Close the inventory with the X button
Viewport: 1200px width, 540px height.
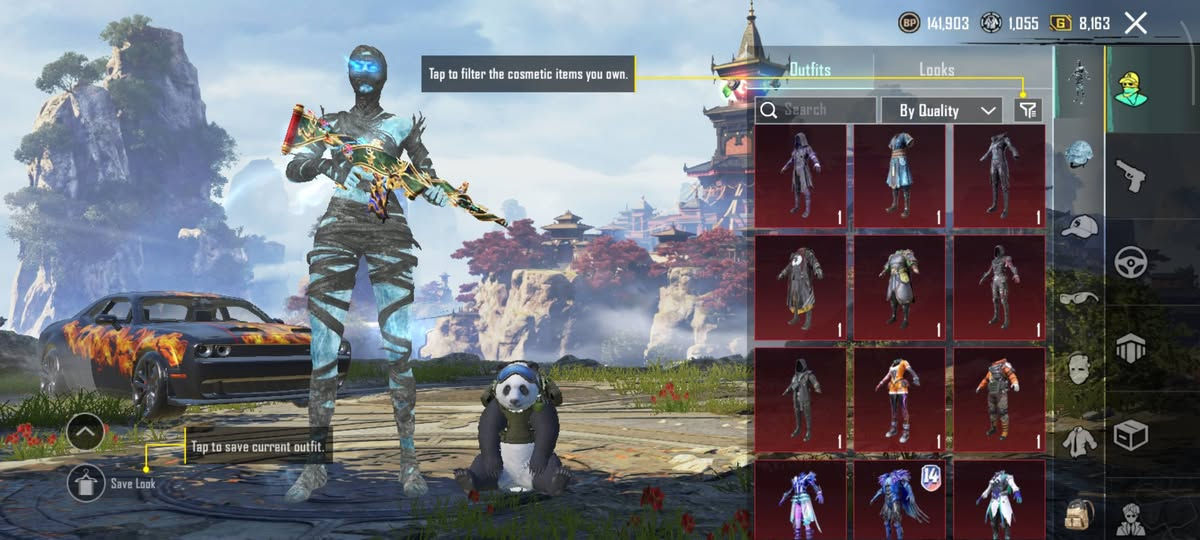(x=1135, y=23)
